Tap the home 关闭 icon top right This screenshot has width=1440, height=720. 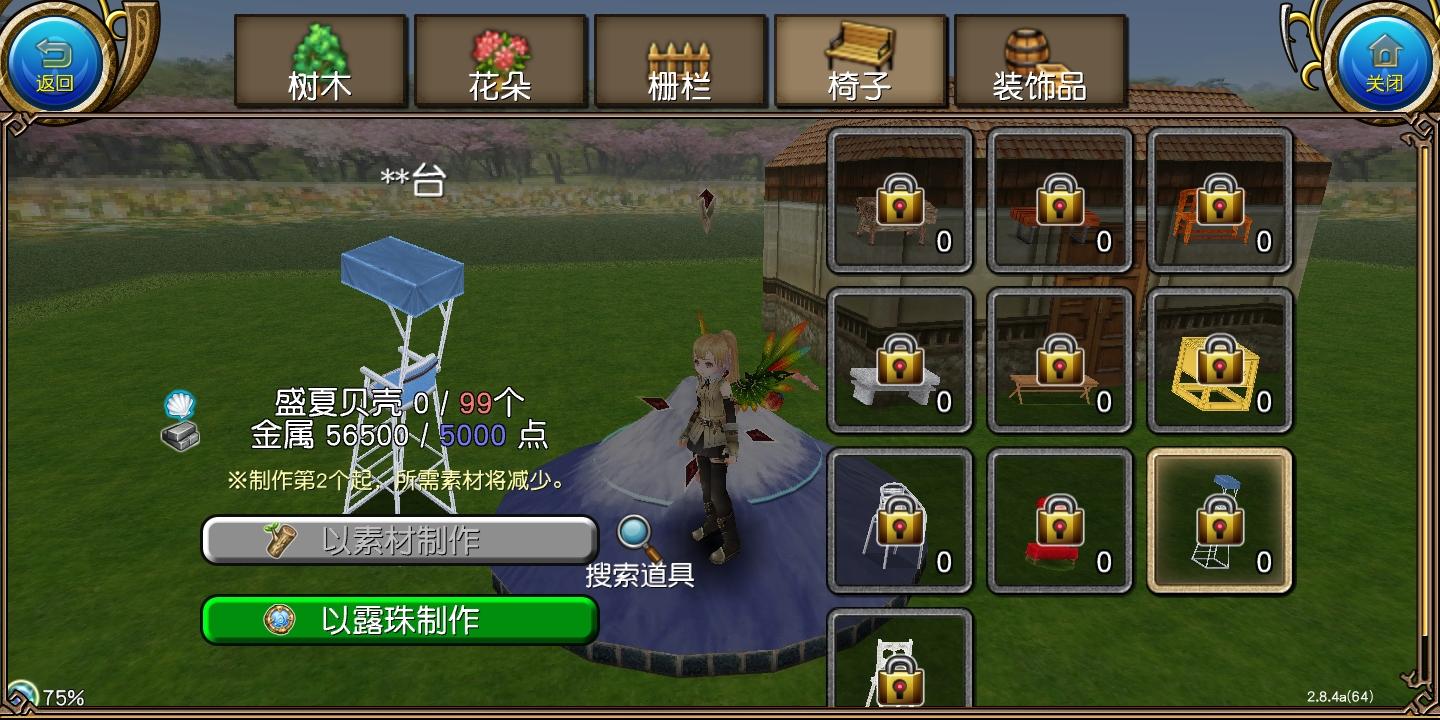(x=1384, y=57)
